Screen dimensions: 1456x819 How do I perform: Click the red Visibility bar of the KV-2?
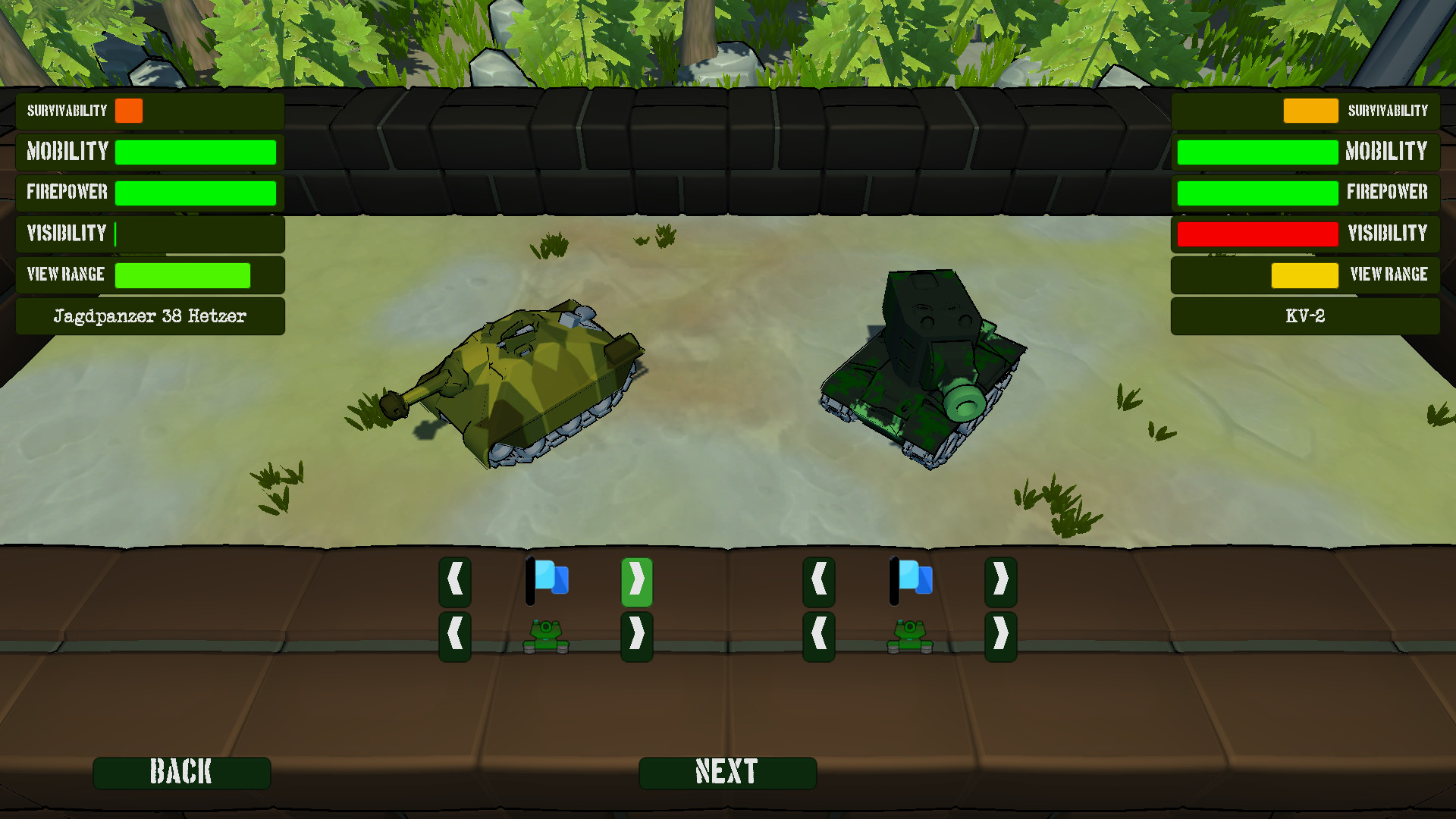pyautogui.click(x=1257, y=234)
